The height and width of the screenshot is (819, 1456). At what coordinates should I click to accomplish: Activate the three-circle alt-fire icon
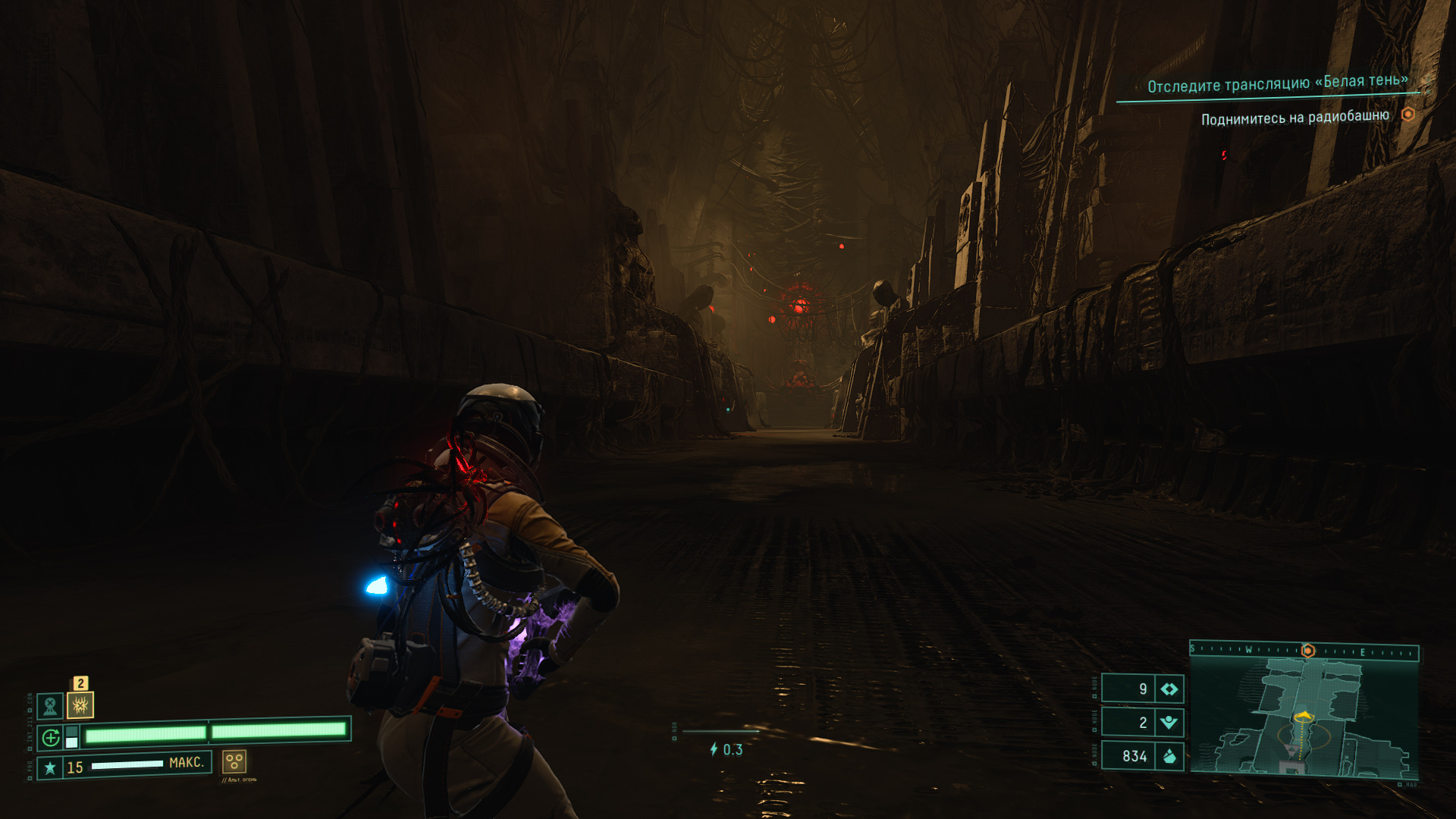[234, 761]
